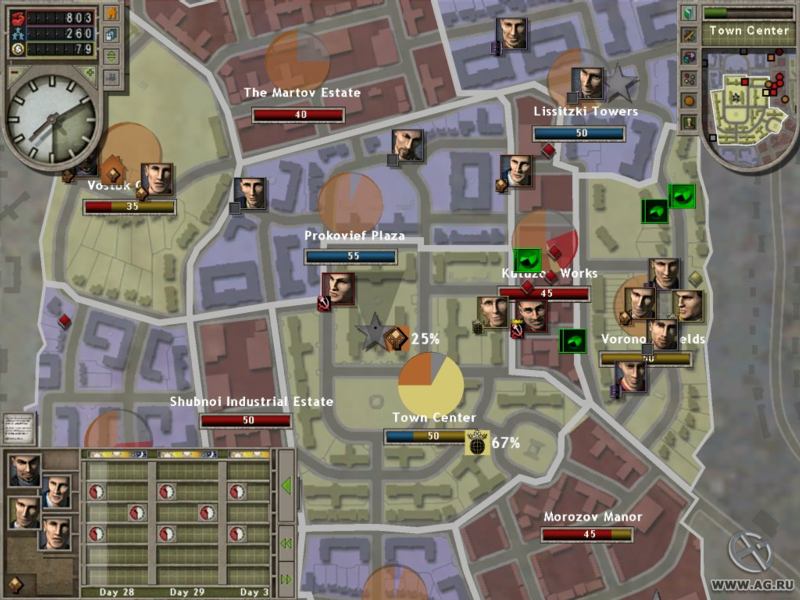Select the green crystal icon beside minimap
Image resolution: width=800 pixels, height=600 pixels.
pyautogui.click(x=688, y=14)
